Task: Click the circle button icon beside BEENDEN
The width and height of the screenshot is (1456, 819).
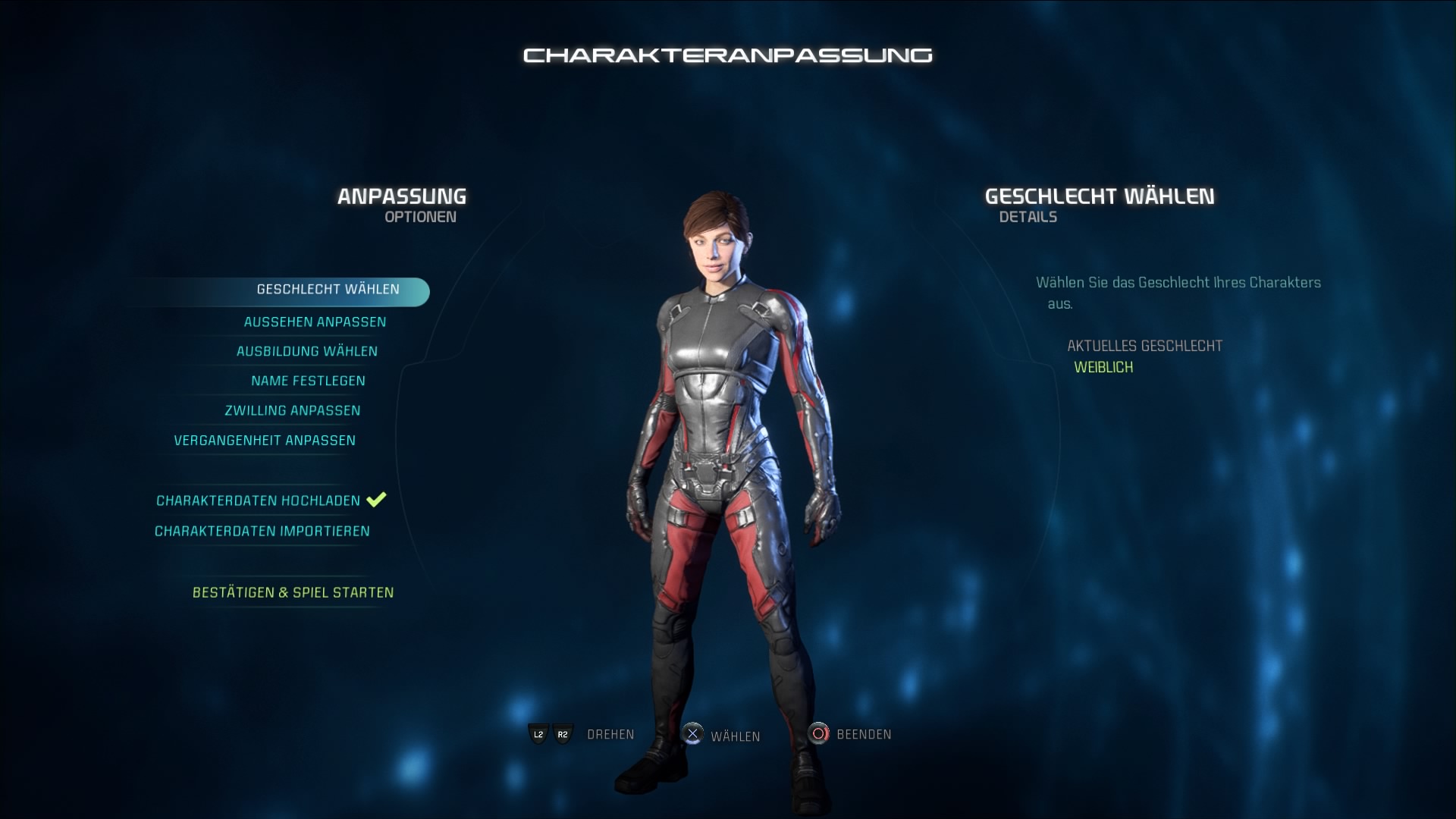Action: 819,734
